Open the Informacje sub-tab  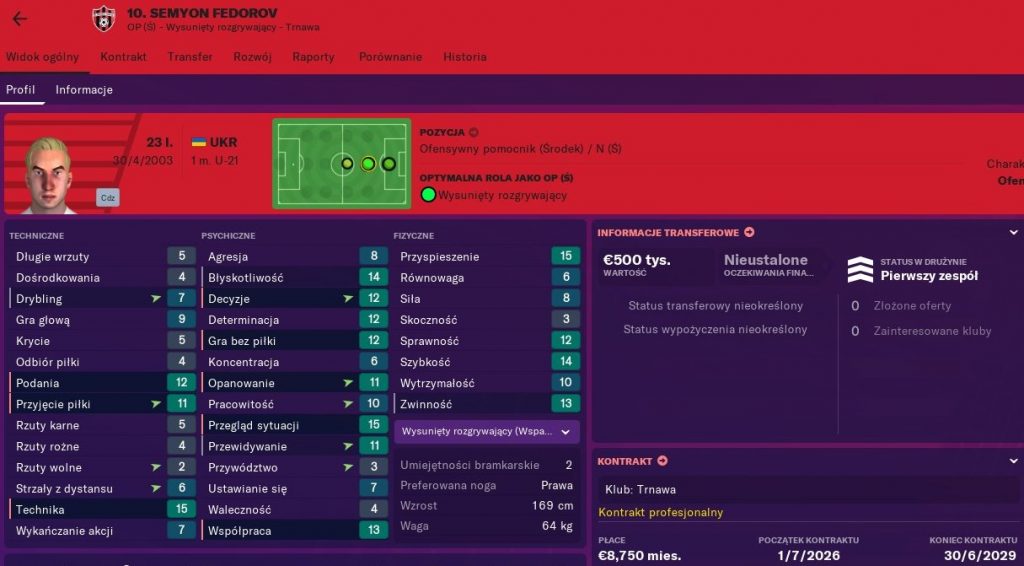point(84,90)
